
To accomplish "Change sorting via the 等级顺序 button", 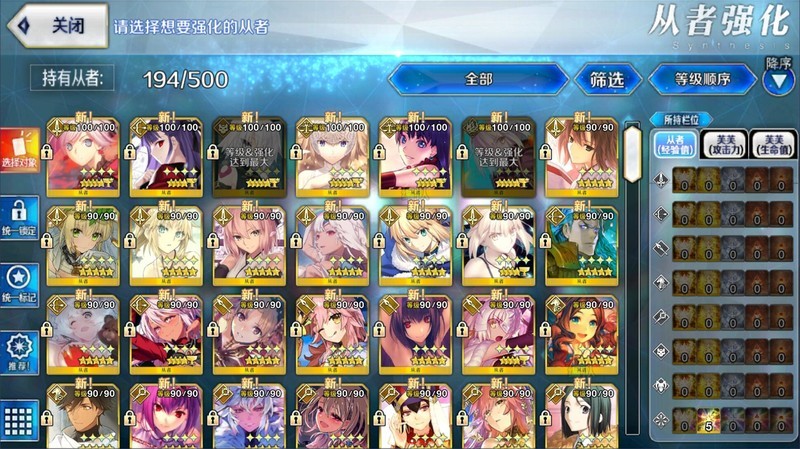I will point(703,78).
